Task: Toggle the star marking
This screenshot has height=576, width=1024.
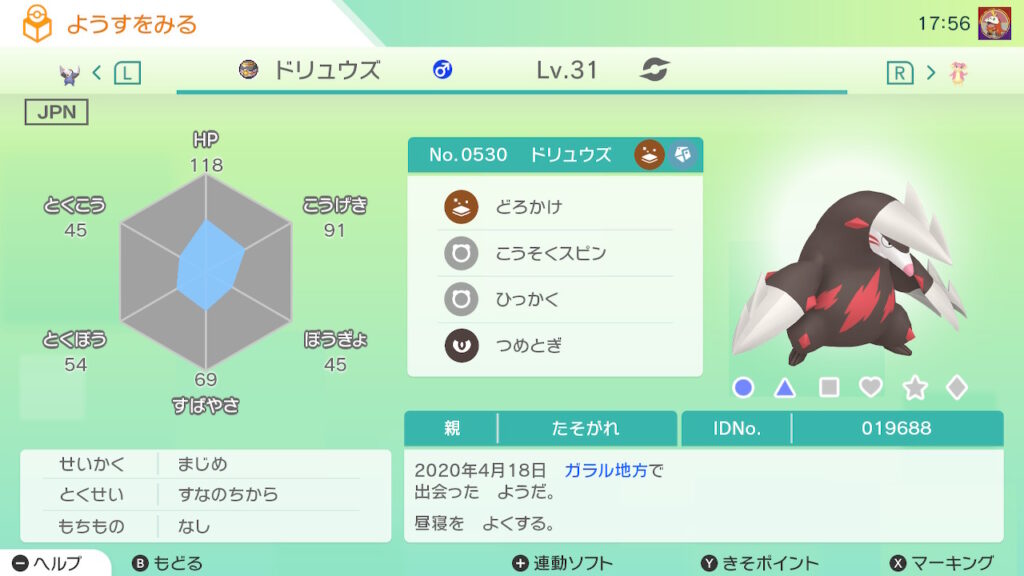Action: pos(914,387)
